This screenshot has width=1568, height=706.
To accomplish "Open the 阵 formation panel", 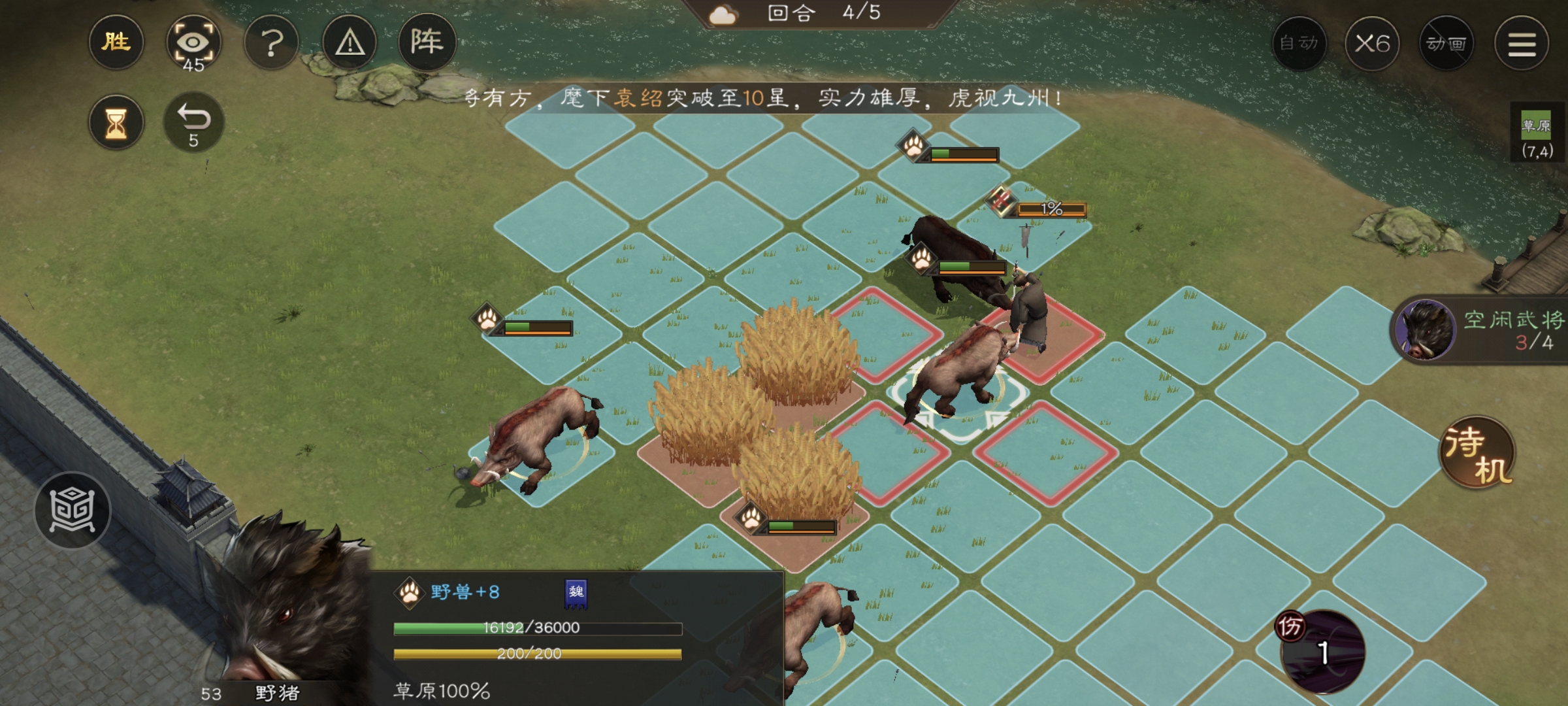I will pyautogui.click(x=427, y=43).
